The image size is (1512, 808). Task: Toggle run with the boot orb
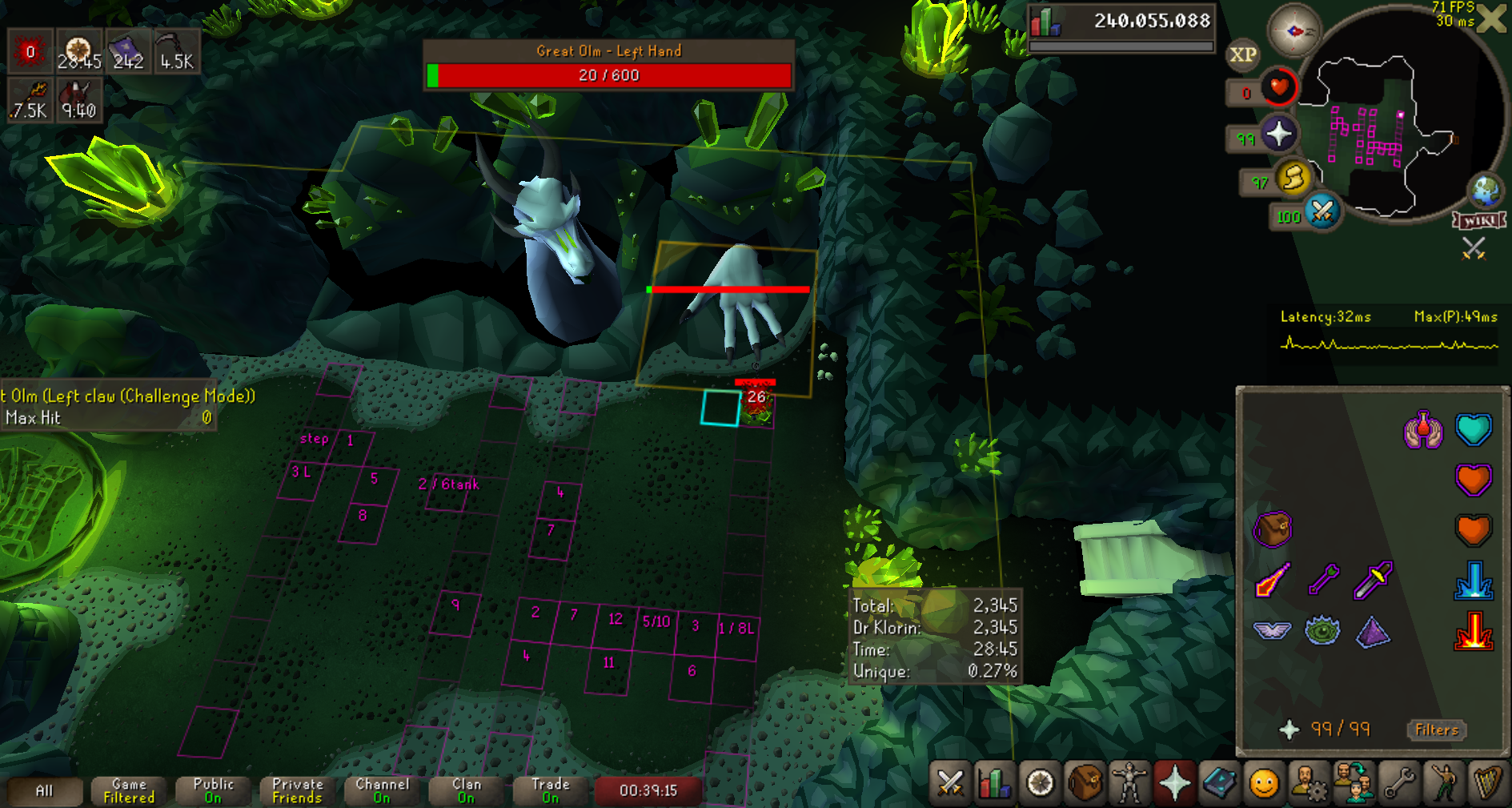1293,178
